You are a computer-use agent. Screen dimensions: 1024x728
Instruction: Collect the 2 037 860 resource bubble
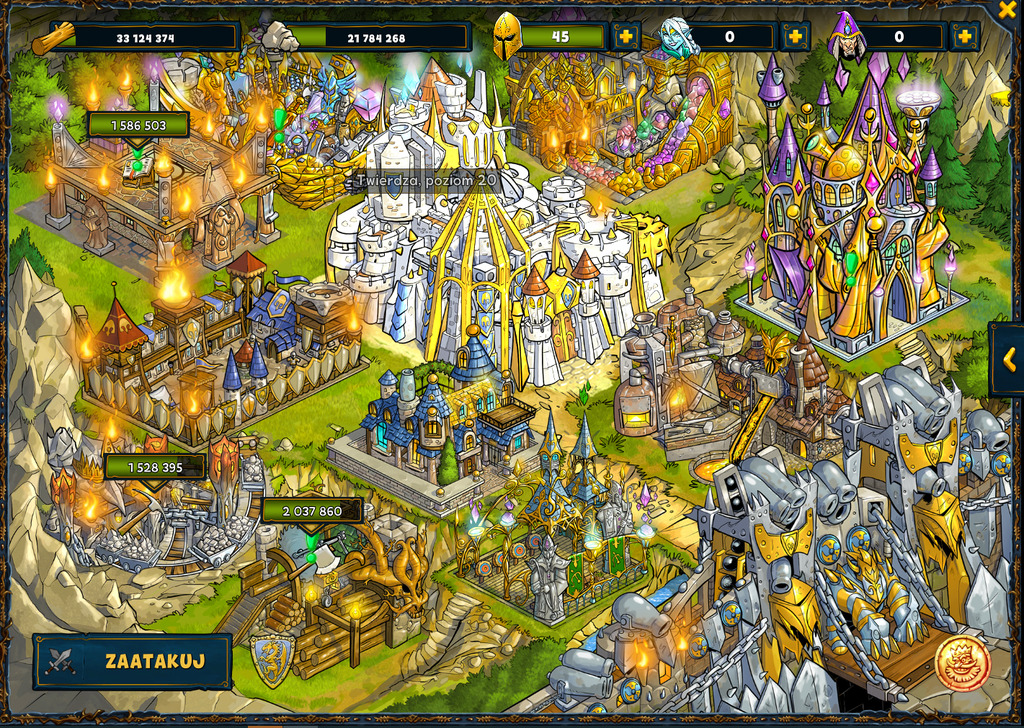312,511
